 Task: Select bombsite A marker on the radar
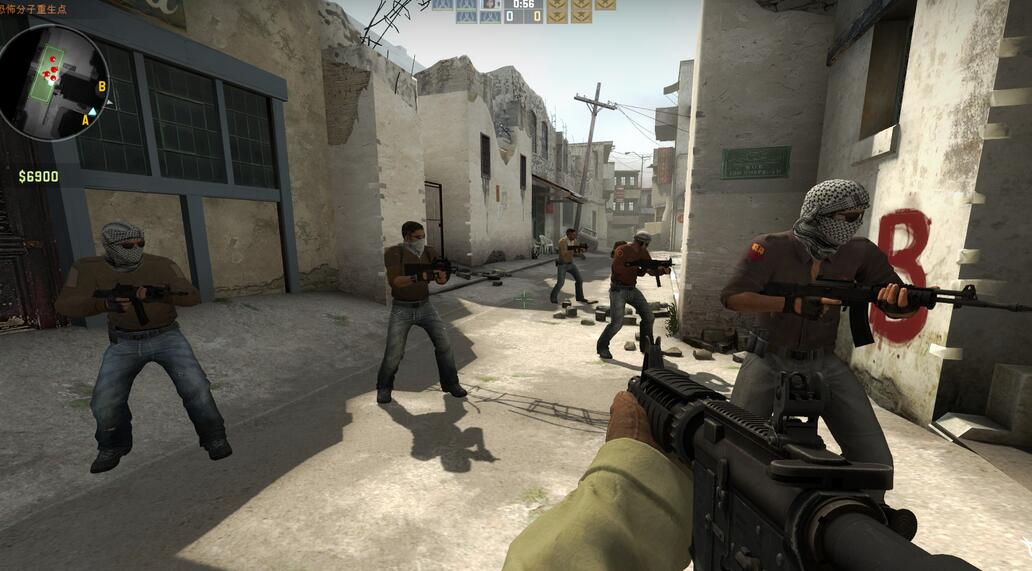point(85,120)
